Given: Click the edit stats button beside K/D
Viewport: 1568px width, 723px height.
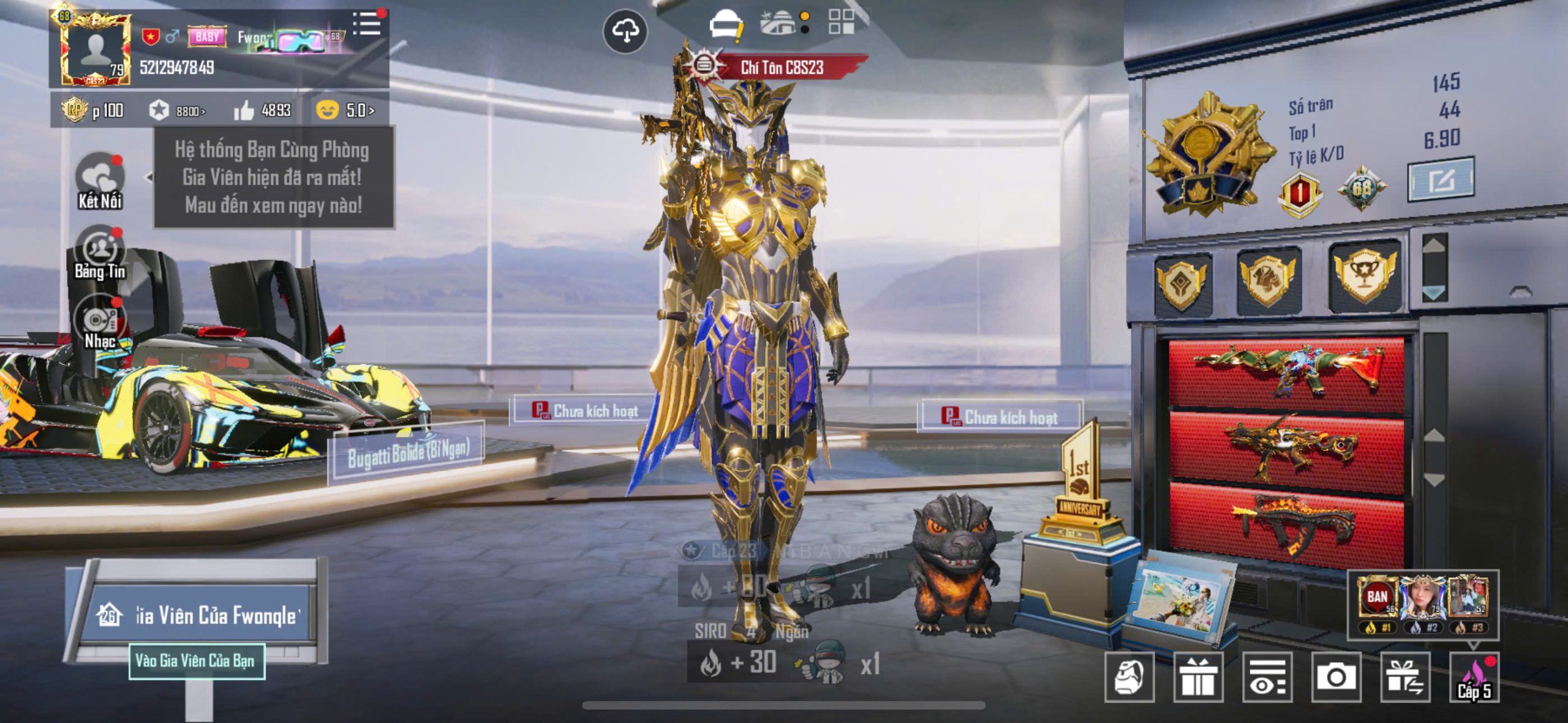Looking at the screenshot, I should pyautogui.click(x=1441, y=180).
